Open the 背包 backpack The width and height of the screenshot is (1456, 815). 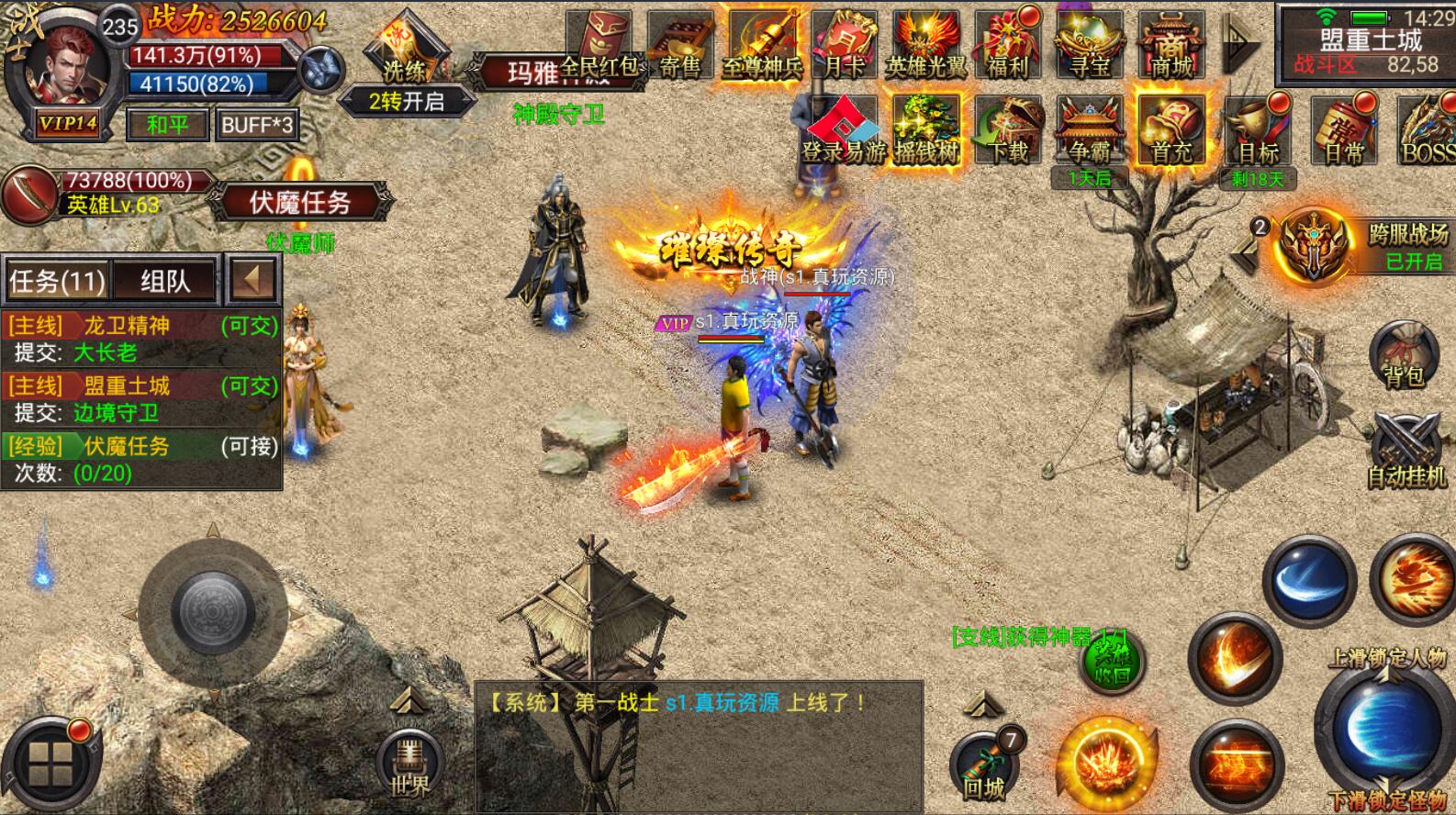tap(1404, 353)
